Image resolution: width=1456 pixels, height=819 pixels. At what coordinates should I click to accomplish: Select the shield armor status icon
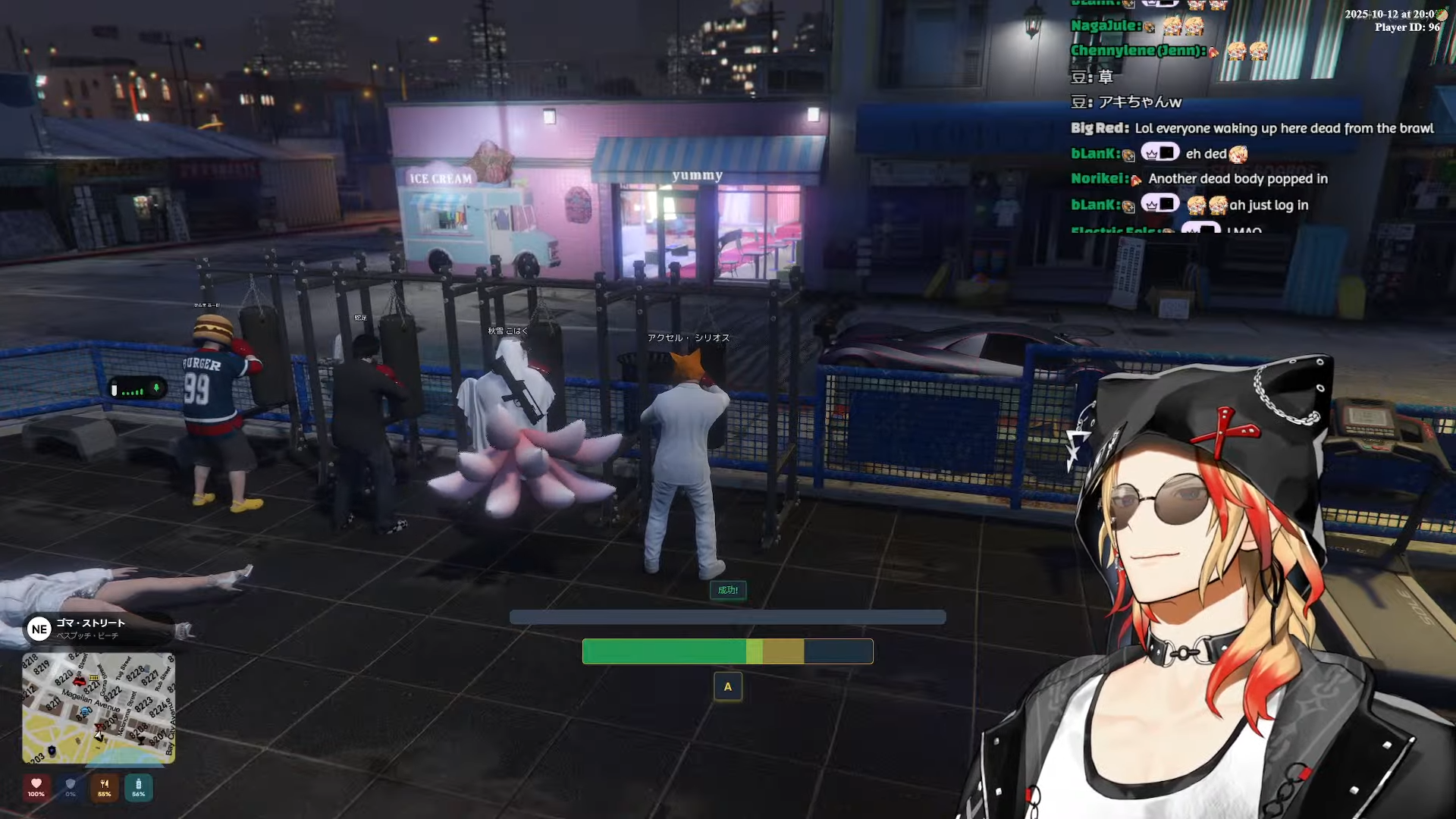coord(71,786)
